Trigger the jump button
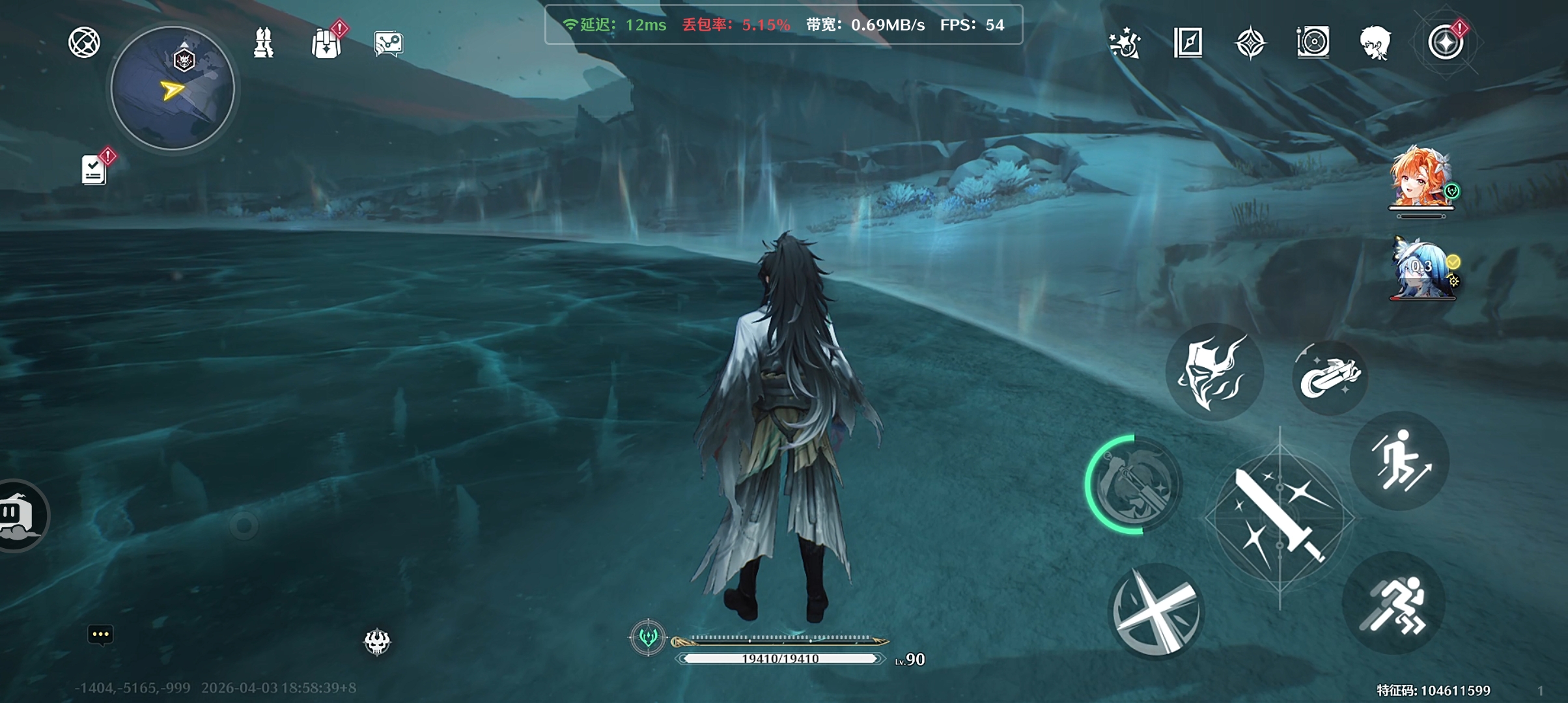Screen dimensions: 1568x703 1399,461
